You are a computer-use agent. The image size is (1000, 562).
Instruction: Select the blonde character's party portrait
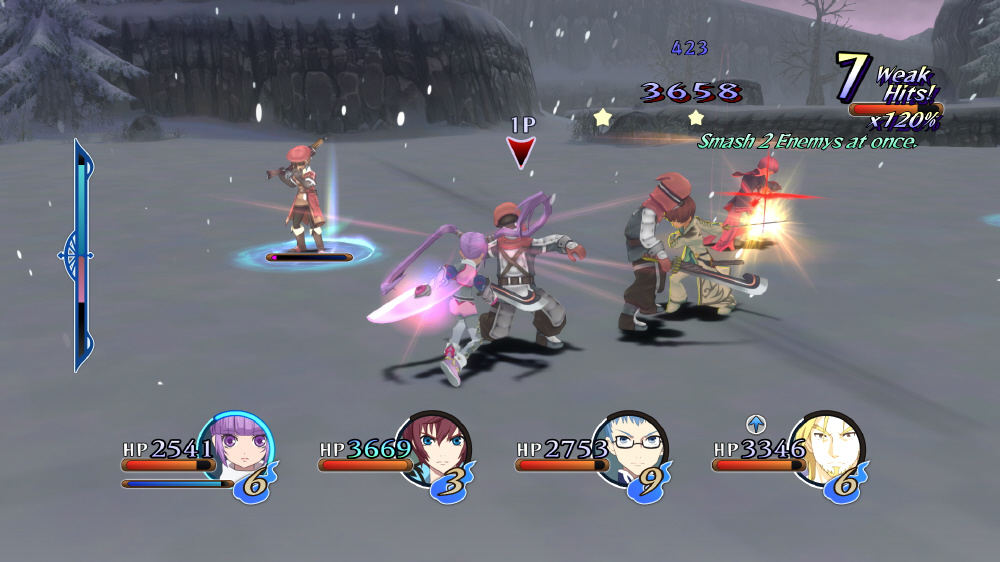click(826, 446)
